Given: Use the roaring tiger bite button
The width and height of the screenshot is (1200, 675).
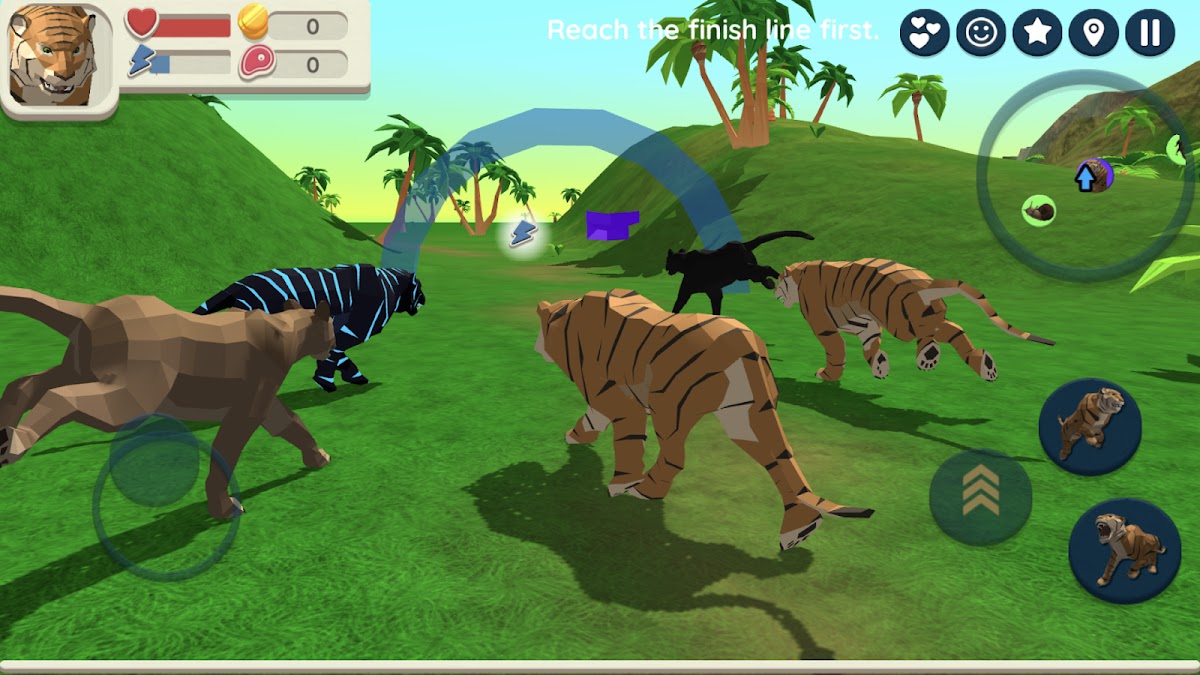Looking at the screenshot, I should [1124, 550].
